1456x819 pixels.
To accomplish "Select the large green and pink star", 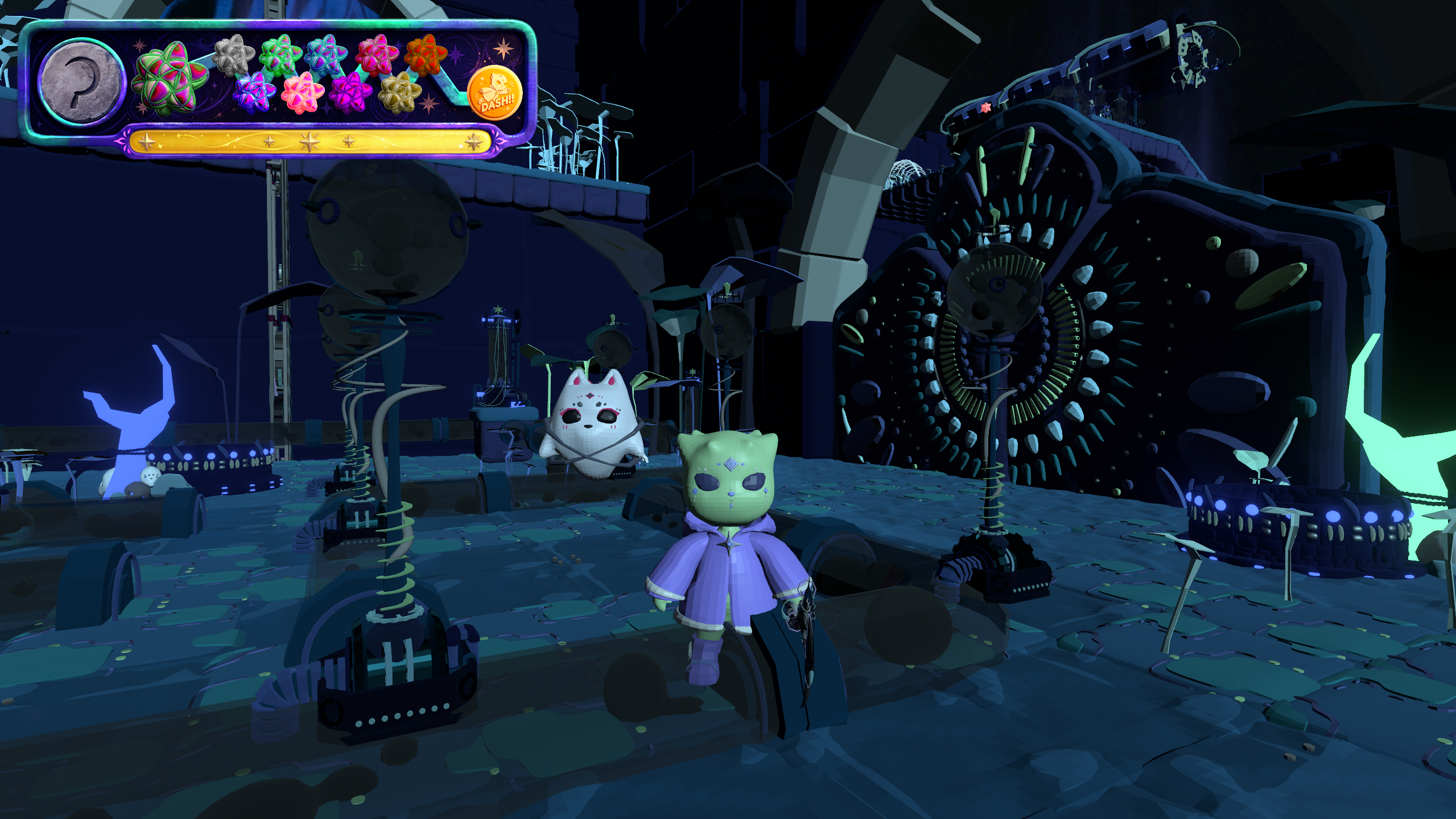I will pyautogui.click(x=170, y=78).
